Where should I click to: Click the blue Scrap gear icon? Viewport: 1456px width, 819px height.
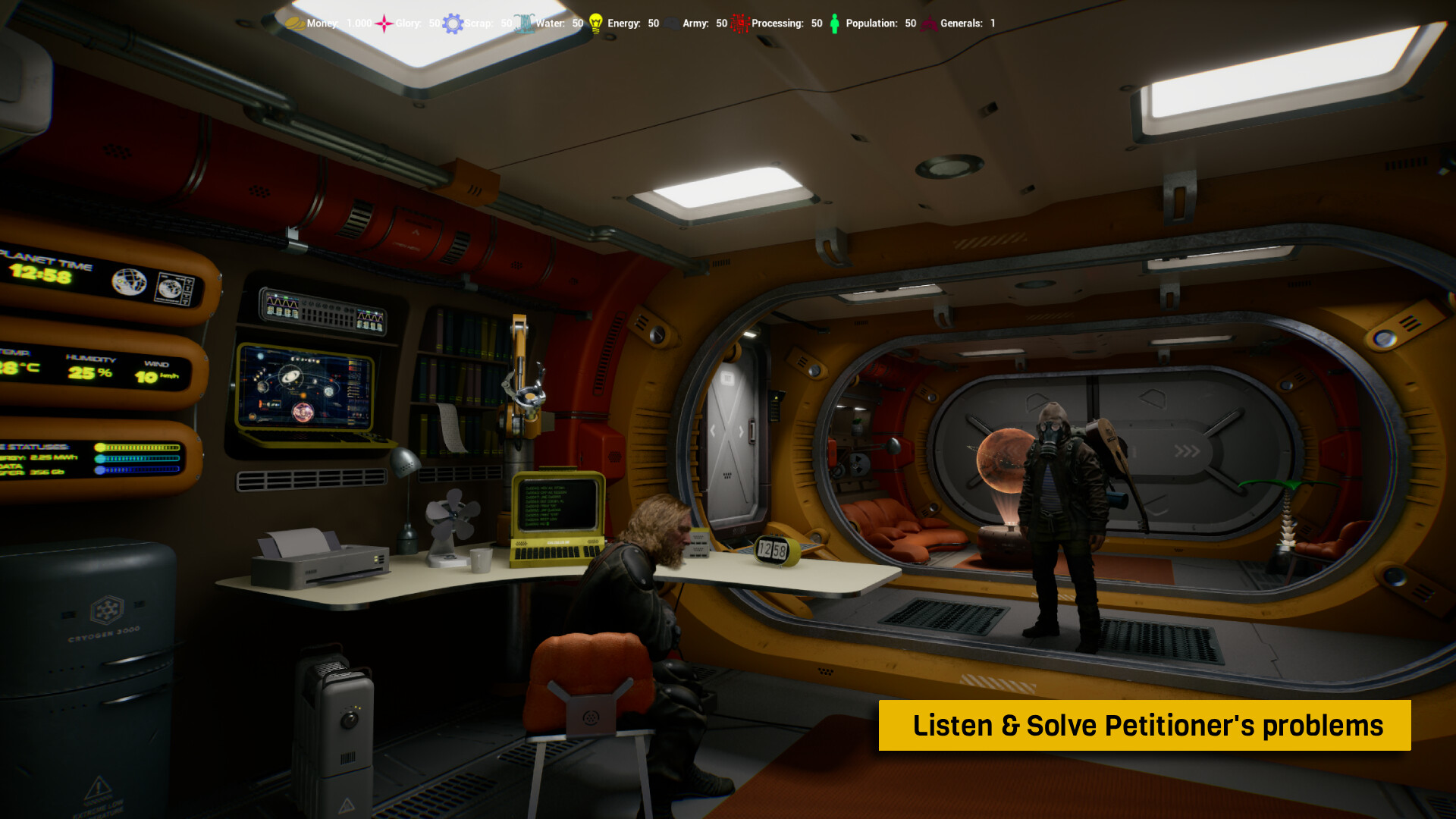click(453, 24)
